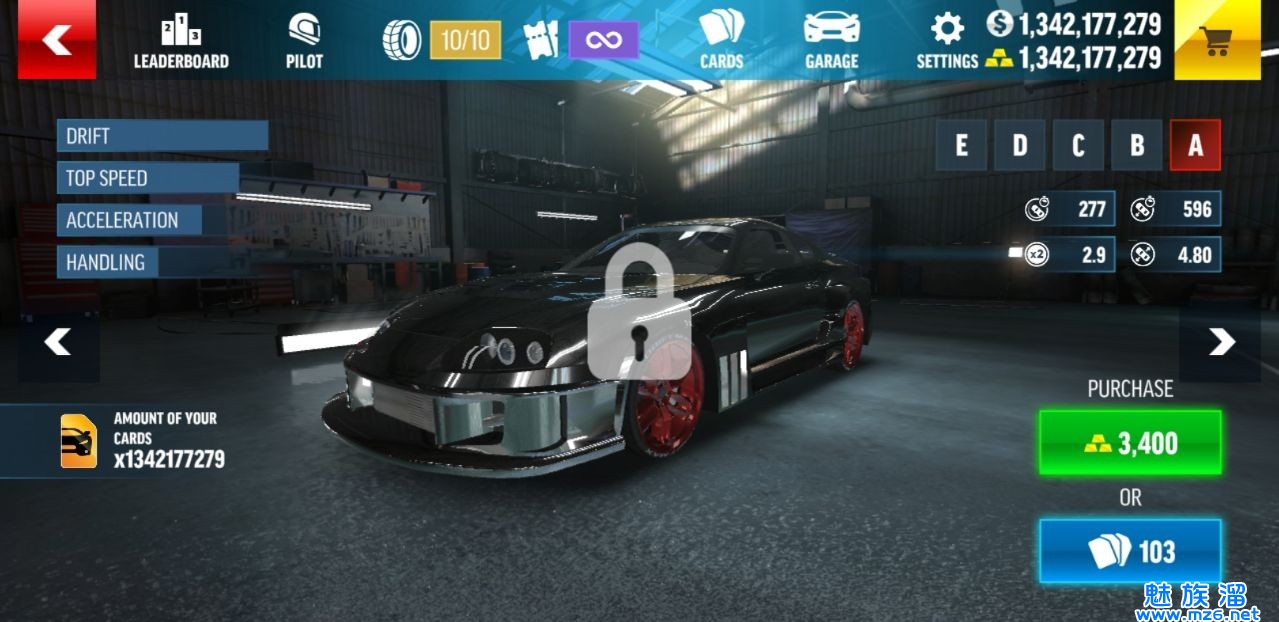1279x622 pixels.
Task: Go to the Garage
Action: (831, 42)
